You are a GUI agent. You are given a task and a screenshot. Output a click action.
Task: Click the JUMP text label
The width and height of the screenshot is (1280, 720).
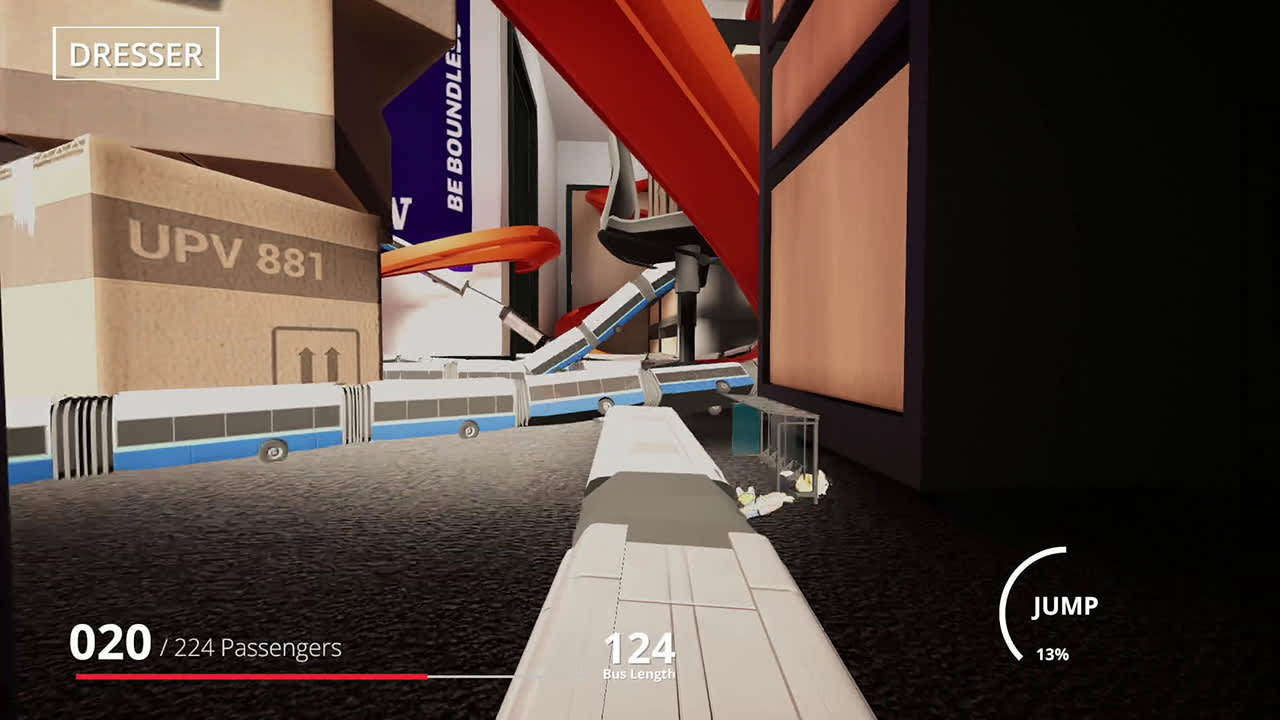[1066, 604]
